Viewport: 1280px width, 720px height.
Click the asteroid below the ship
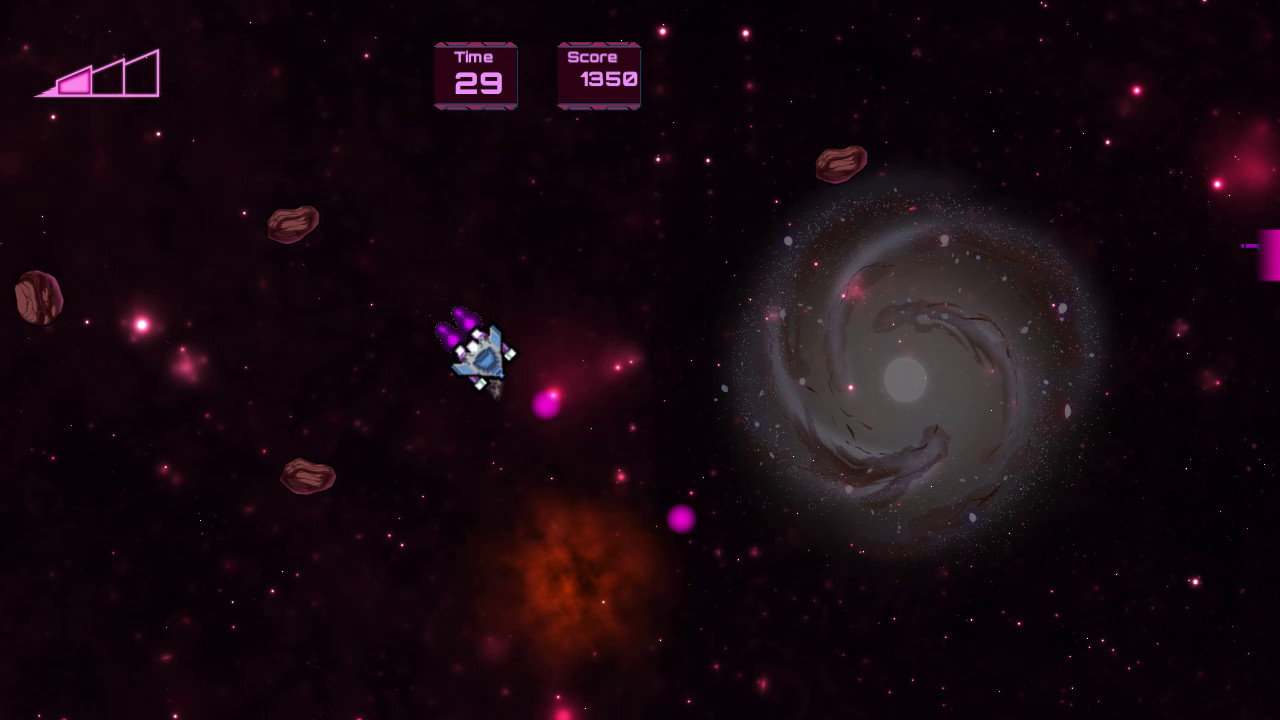point(305,475)
